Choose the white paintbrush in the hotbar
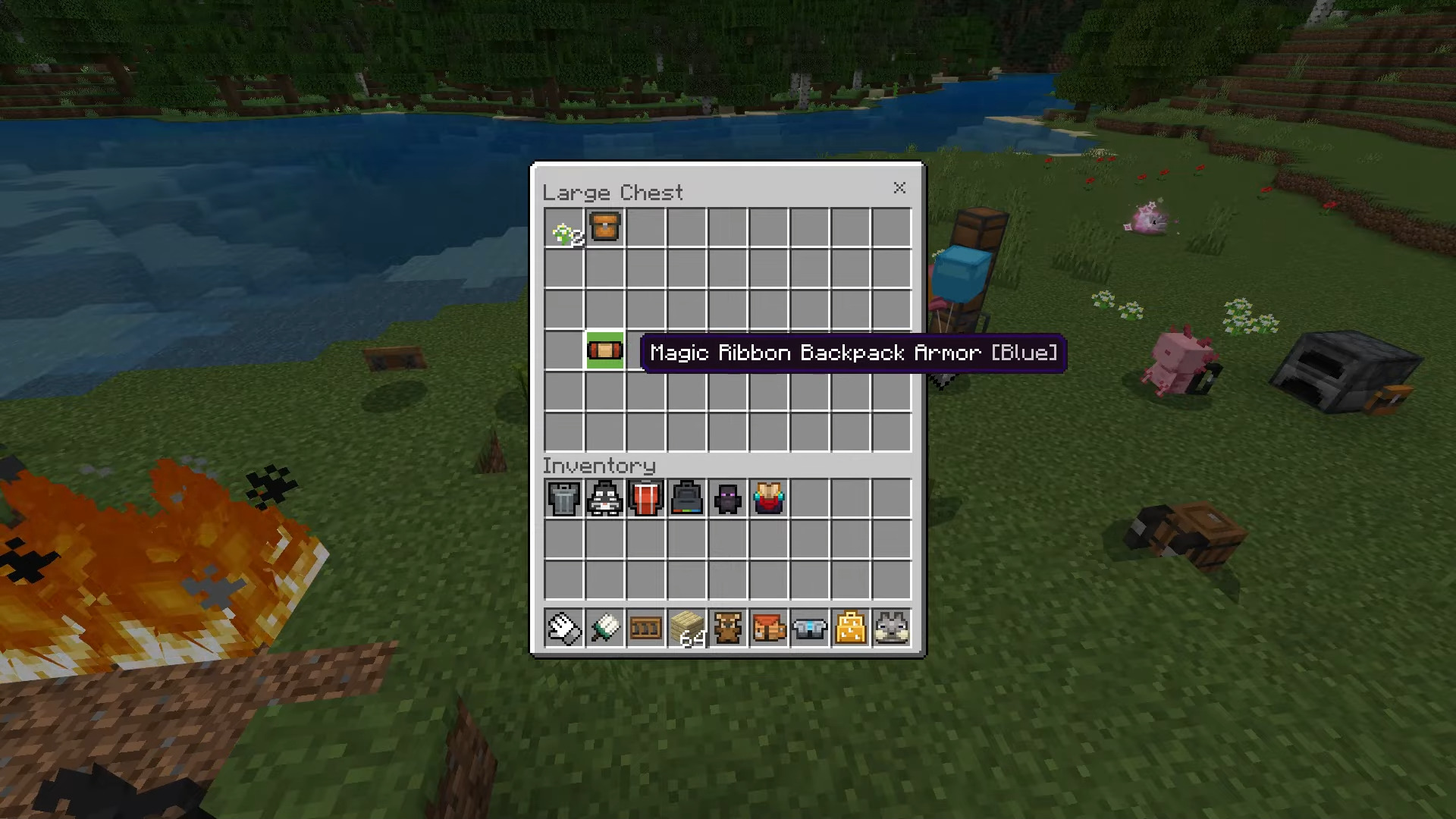 point(605,629)
